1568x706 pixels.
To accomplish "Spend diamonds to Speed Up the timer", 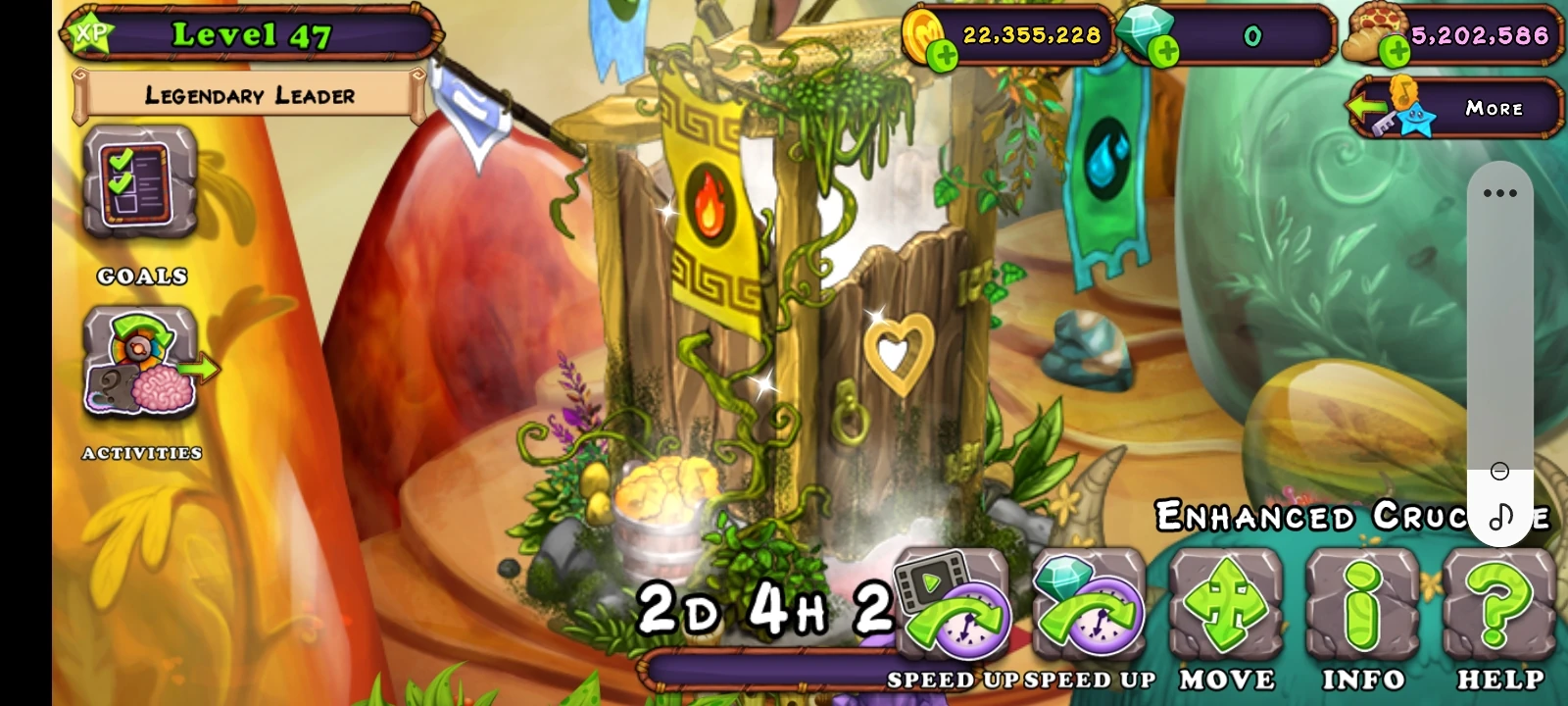I will pyautogui.click(x=1090, y=608).
